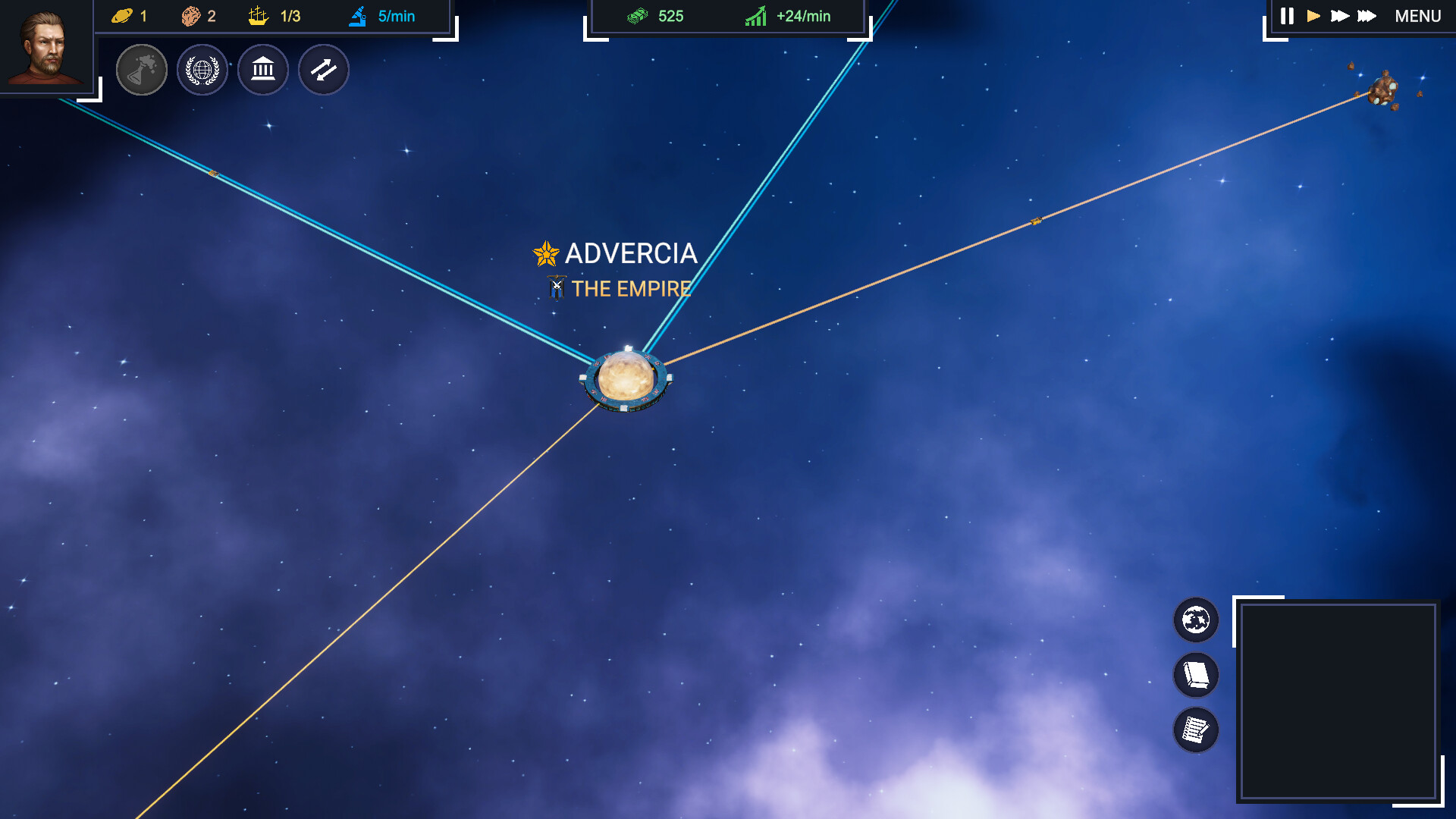
Task: Enable normal play speed
Action: (1314, 15)
